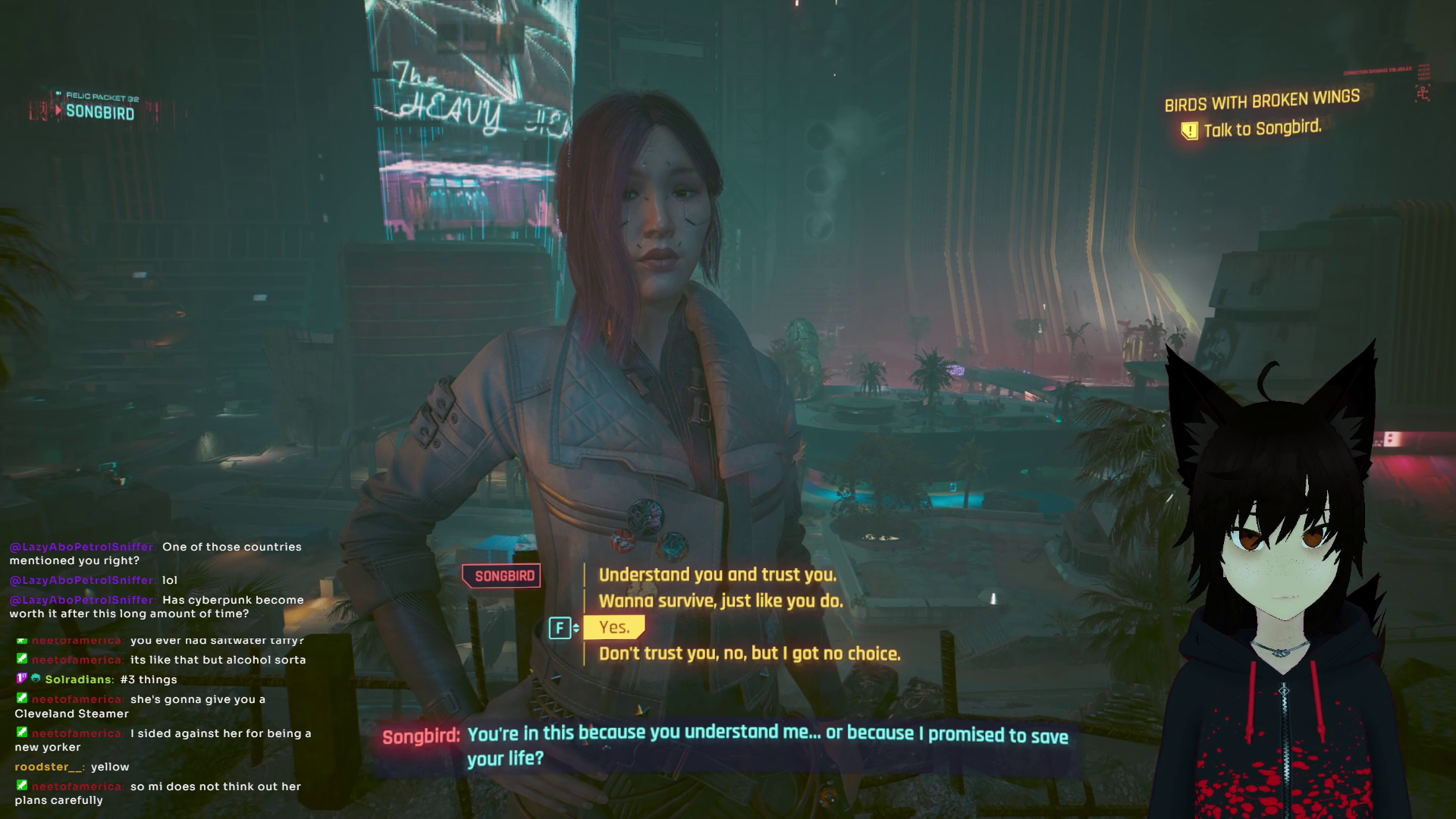Choose "Understand you and trust you." reply
The height and width of the screenshot is (819, 1456).
717,575
